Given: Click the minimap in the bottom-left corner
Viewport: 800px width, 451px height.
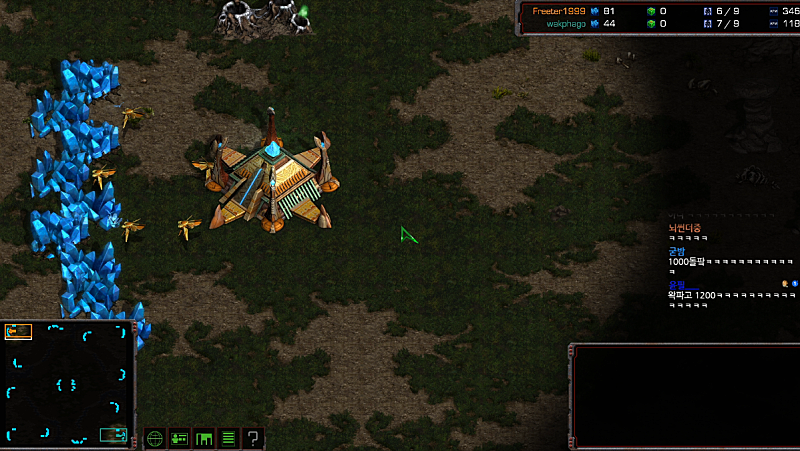Looking at the screenshot, I should [x=68, y=383].
